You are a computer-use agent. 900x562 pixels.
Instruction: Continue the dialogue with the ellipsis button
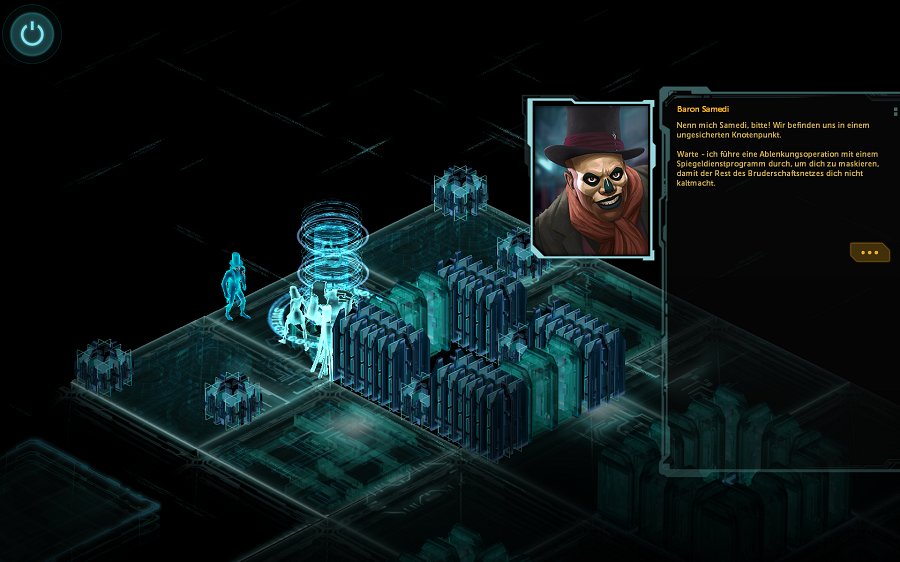[x=869, y=253]
